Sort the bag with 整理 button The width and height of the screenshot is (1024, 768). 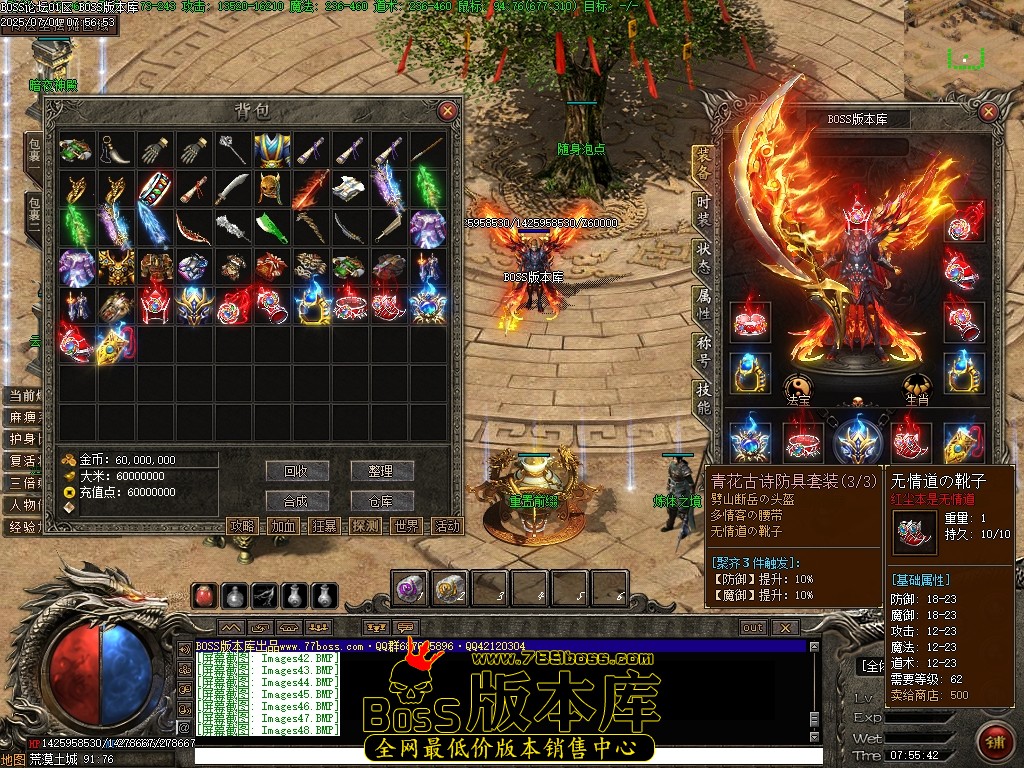point(381,470)
